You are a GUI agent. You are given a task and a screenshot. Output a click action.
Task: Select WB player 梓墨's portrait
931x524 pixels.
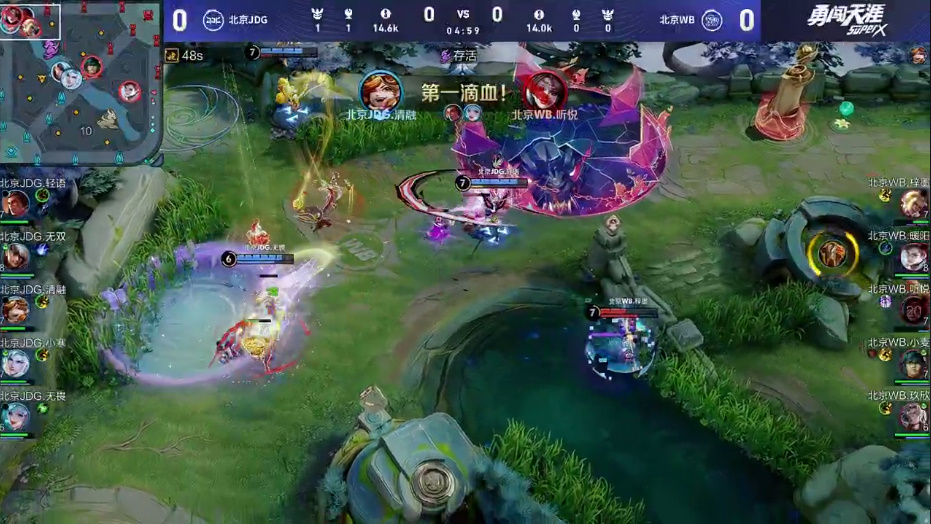pyautogui.click(x=914, y=206)
